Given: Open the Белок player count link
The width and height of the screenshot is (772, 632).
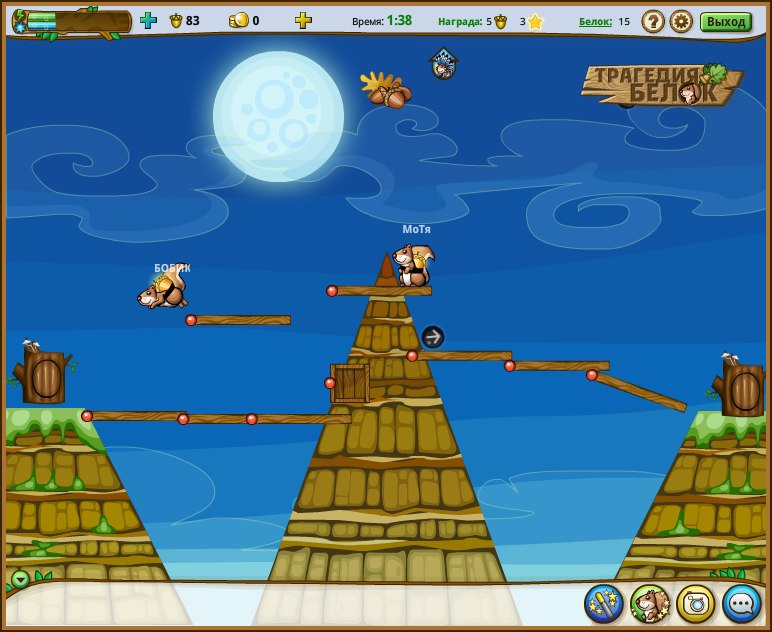Looking at the screenshot, I should coord(596,21).
